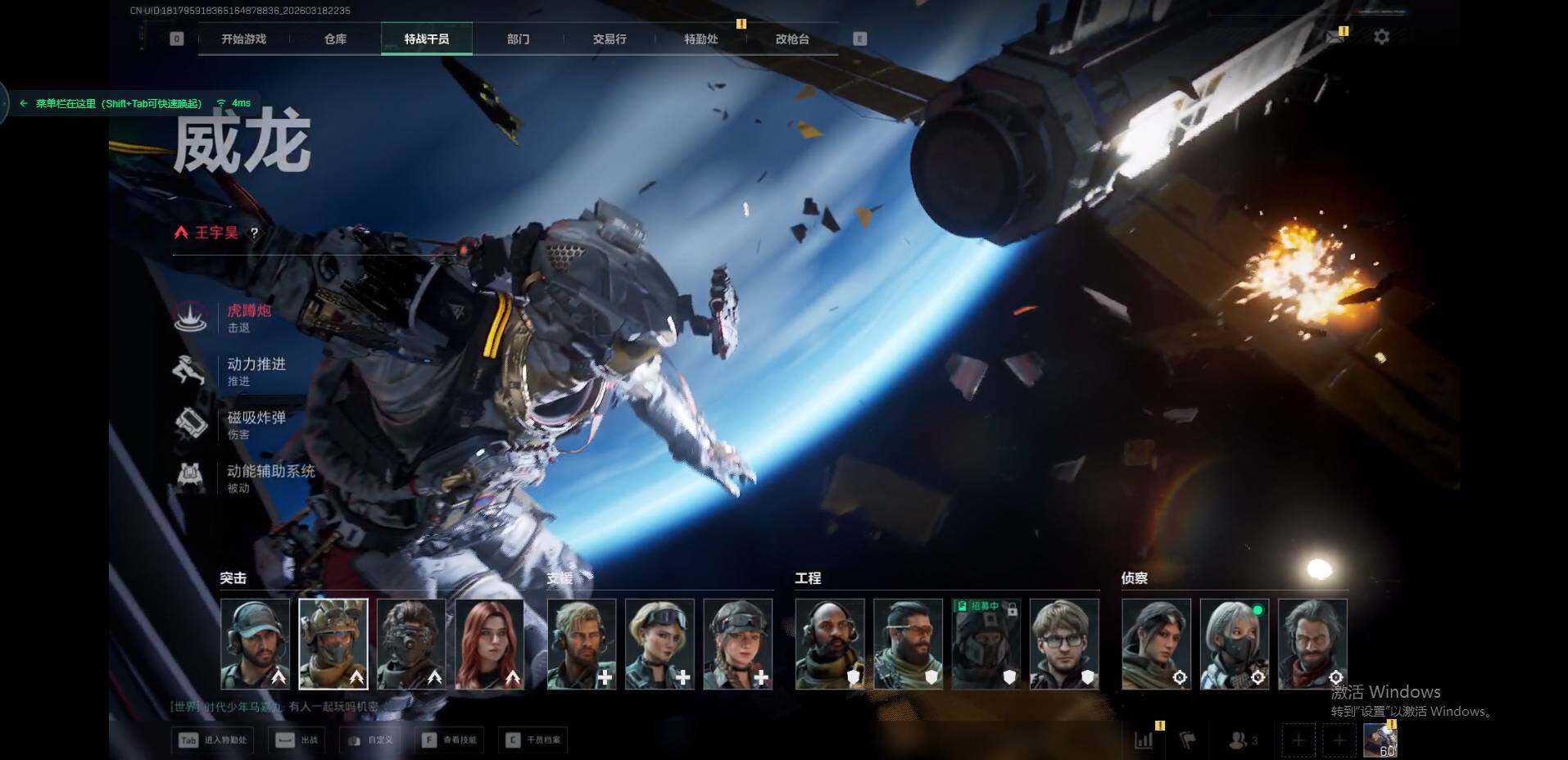Switch to the 特勤处 tab
The width and height of the screenshot is (1568, 760).
click(701, 39)
